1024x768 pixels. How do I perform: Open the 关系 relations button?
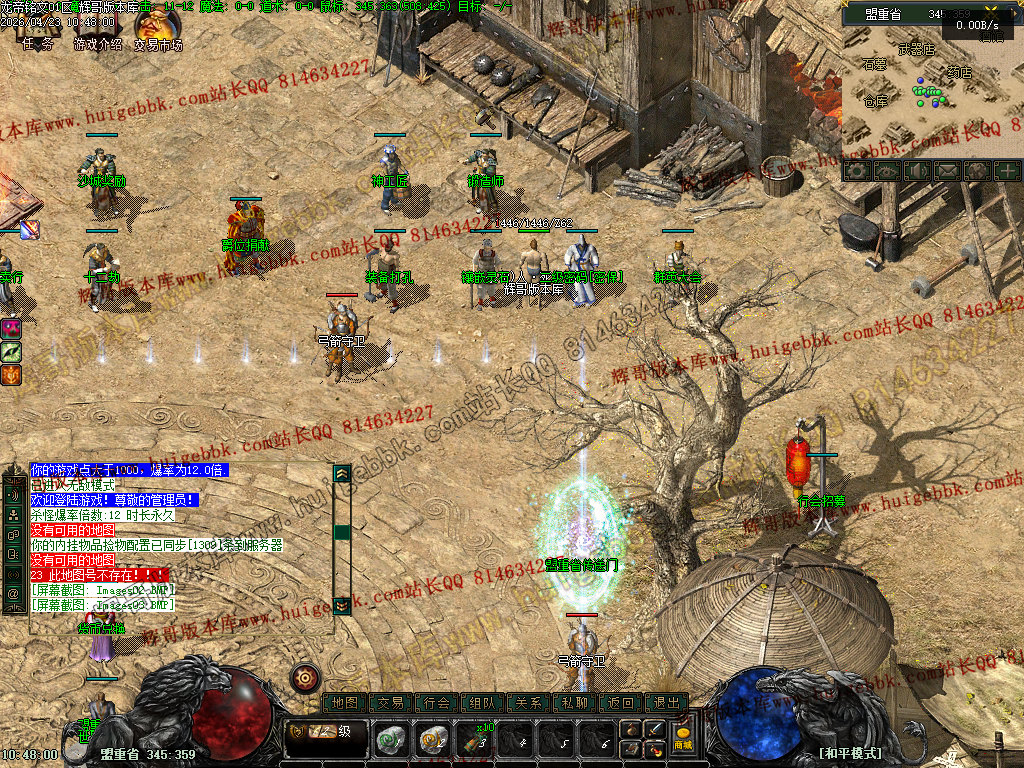coord(529,703)
